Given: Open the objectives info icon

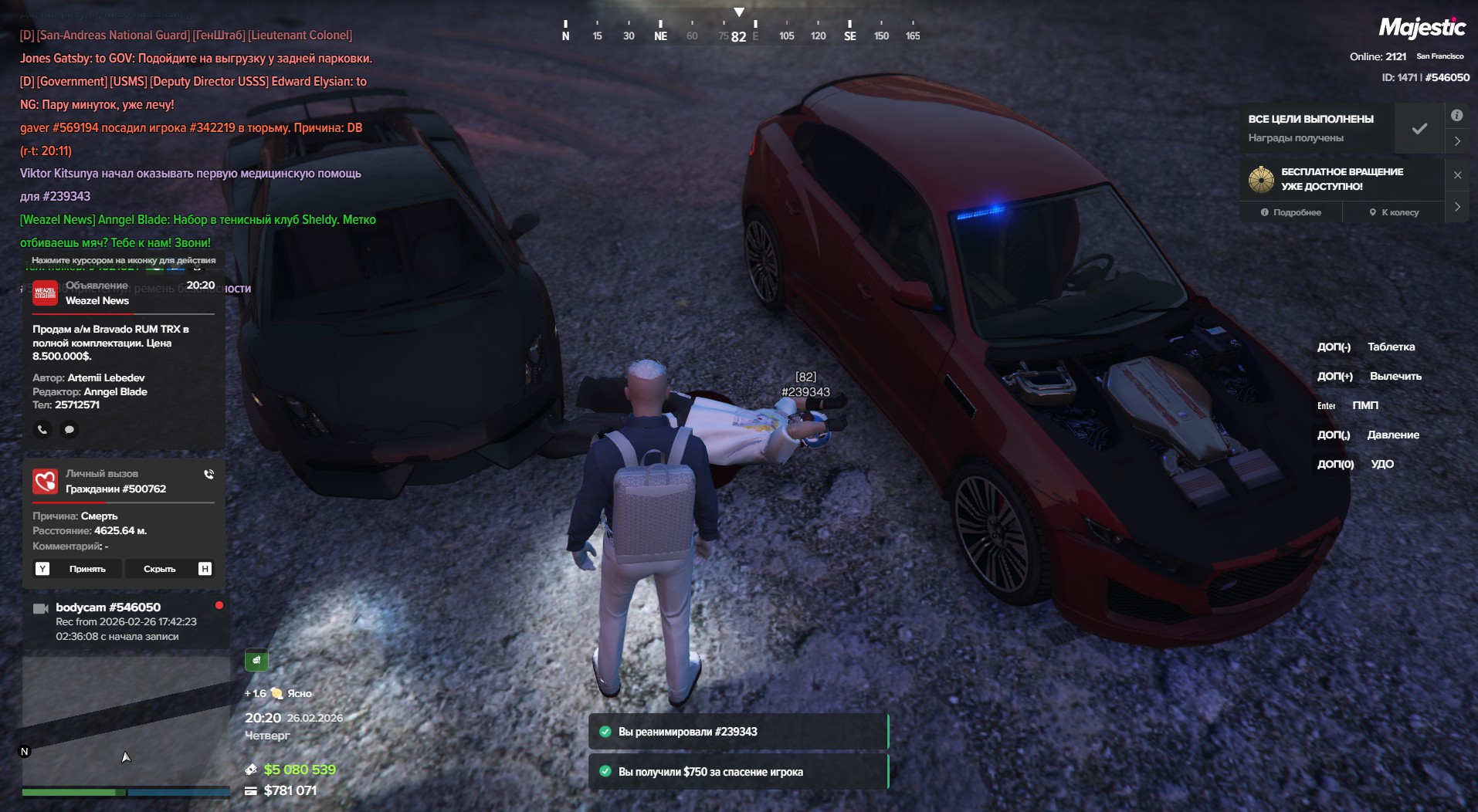Looking at the screenshot, I should coord(1456,115).
